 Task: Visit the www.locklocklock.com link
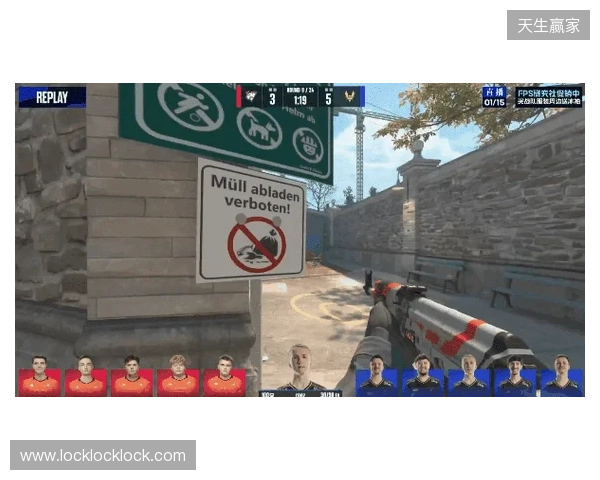(103, 456)
